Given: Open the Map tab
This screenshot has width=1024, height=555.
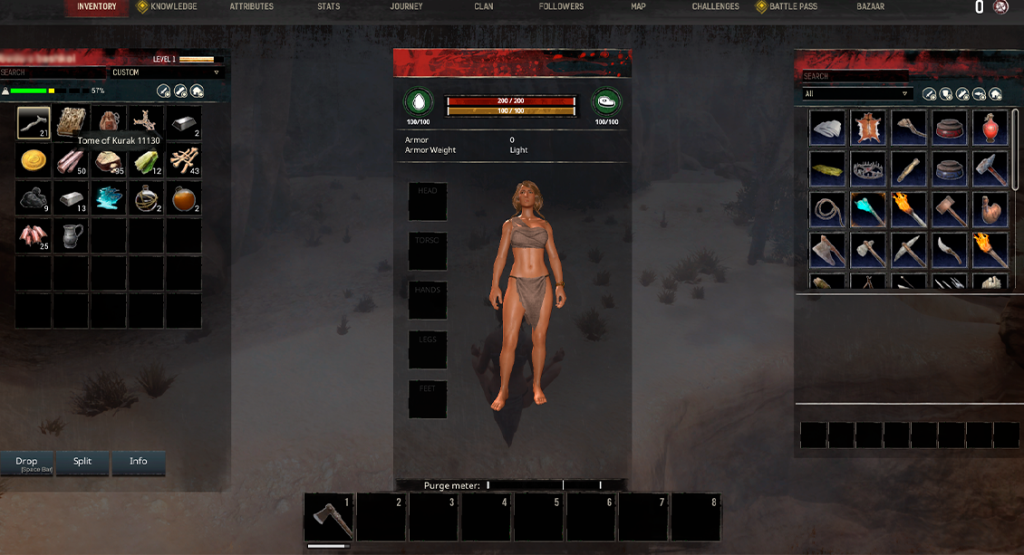Looking at the screenshot, I should 638,7.
